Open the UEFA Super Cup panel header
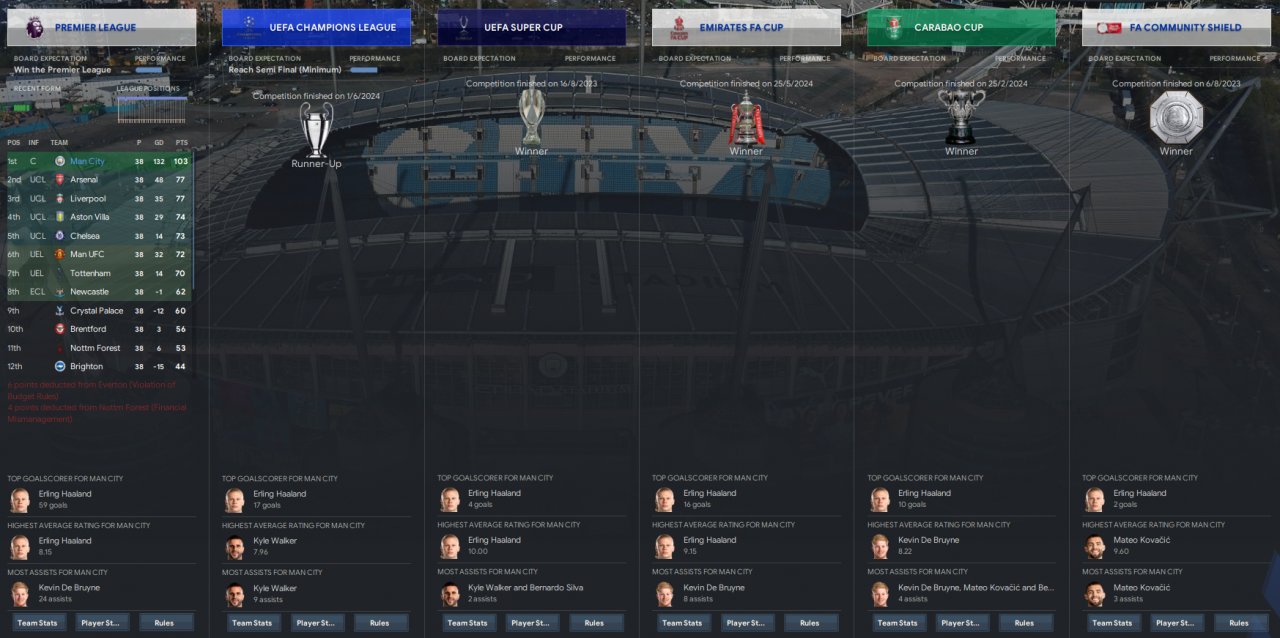 pos(531,28)
